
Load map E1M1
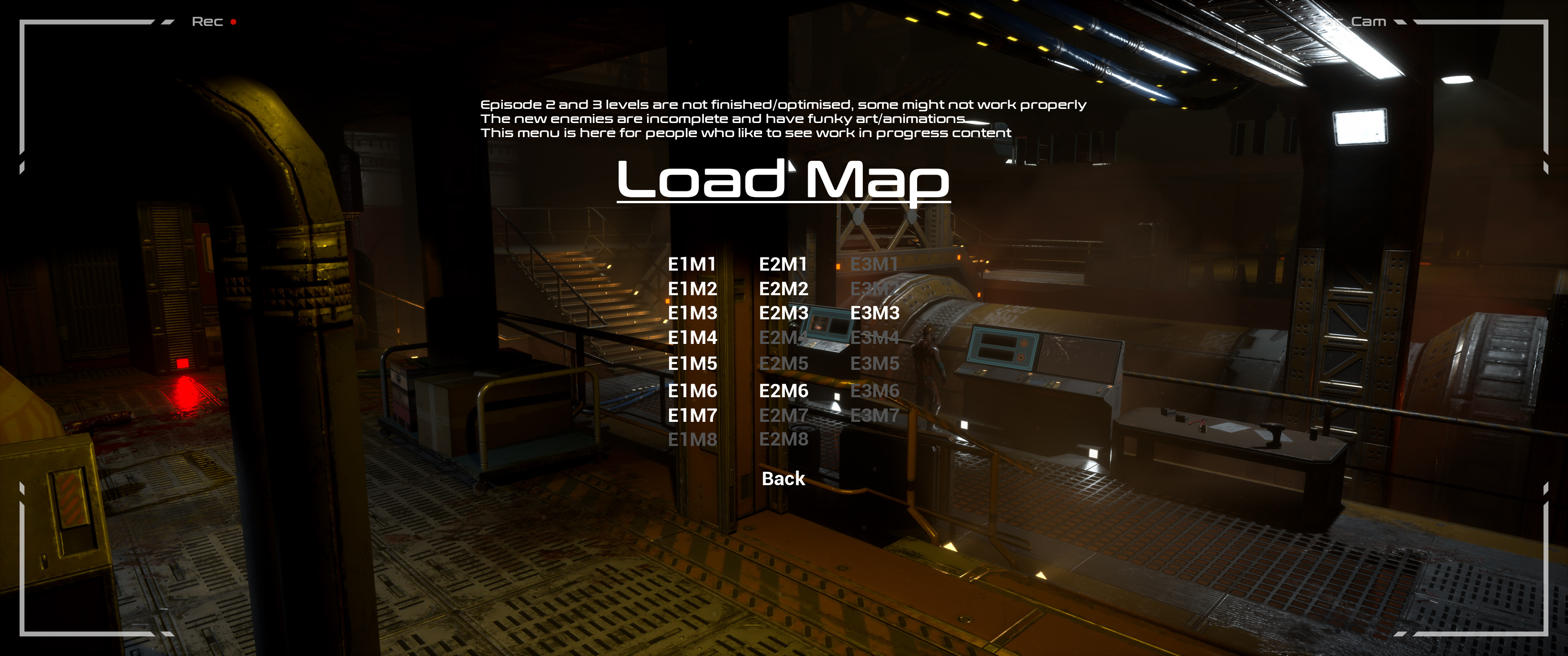693,265
